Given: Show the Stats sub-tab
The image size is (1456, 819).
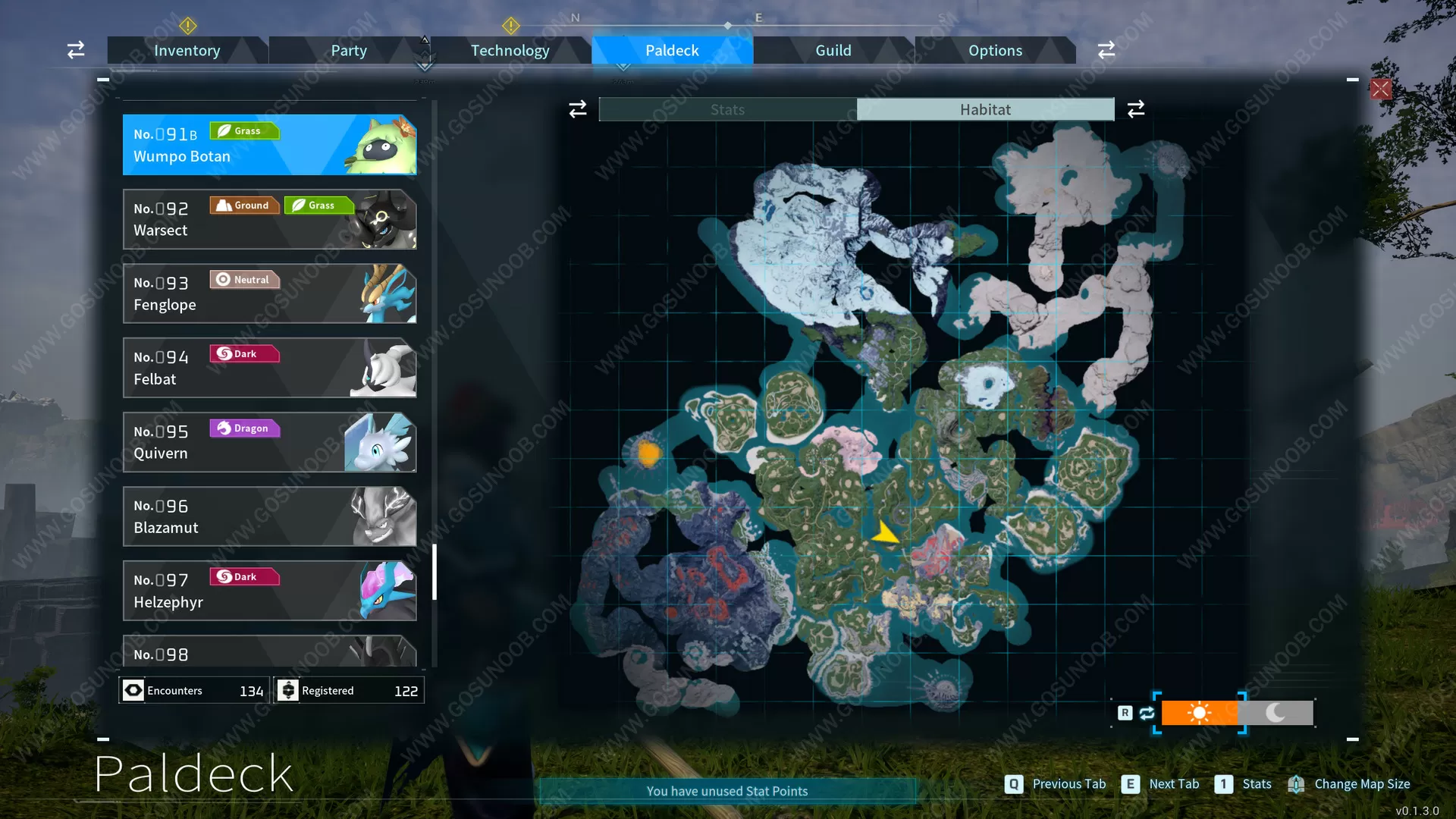Looking at the screenshot, I should point(727,110).
